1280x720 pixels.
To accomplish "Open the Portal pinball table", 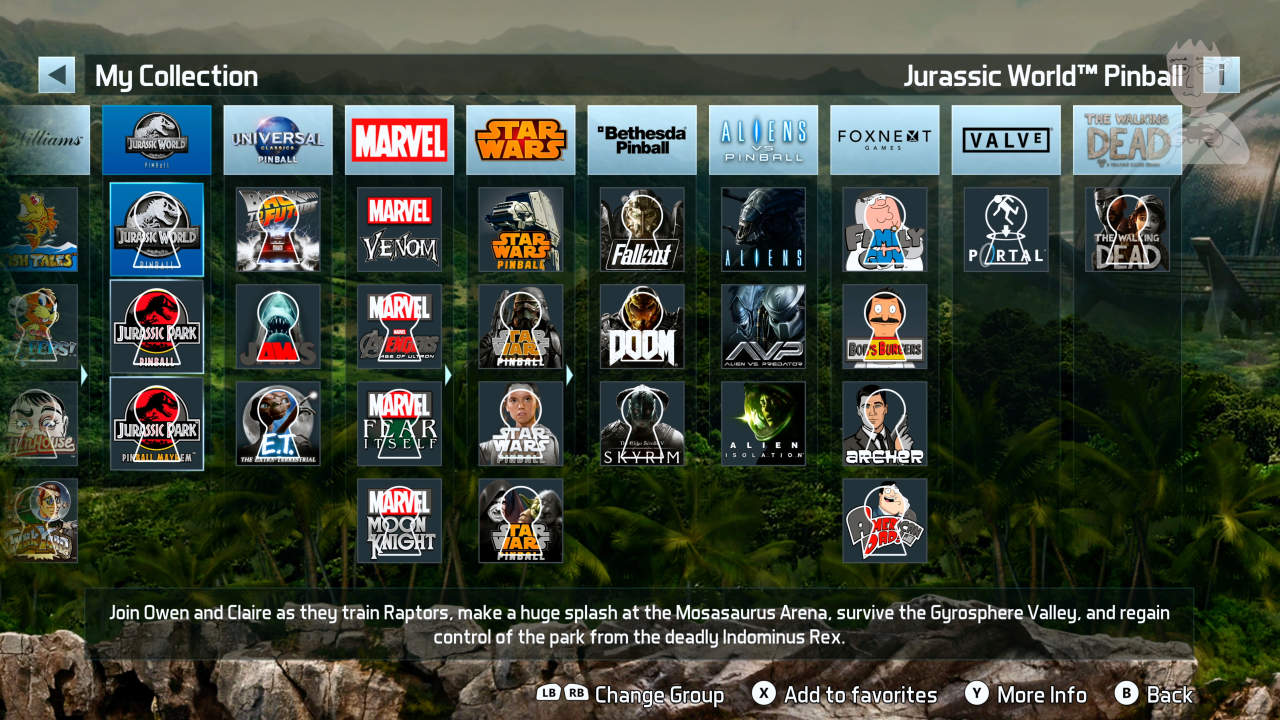I will [1006, 230].
